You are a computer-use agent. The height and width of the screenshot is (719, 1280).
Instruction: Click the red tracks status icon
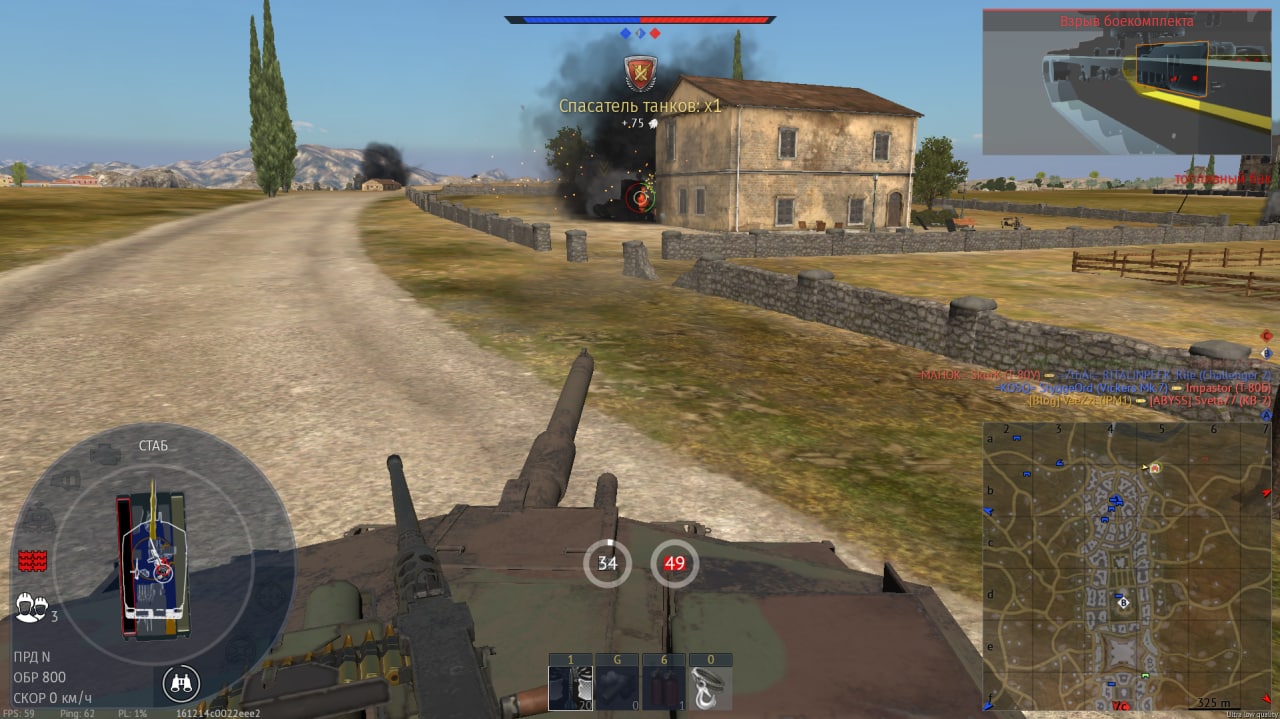click(x=32, y=560)
